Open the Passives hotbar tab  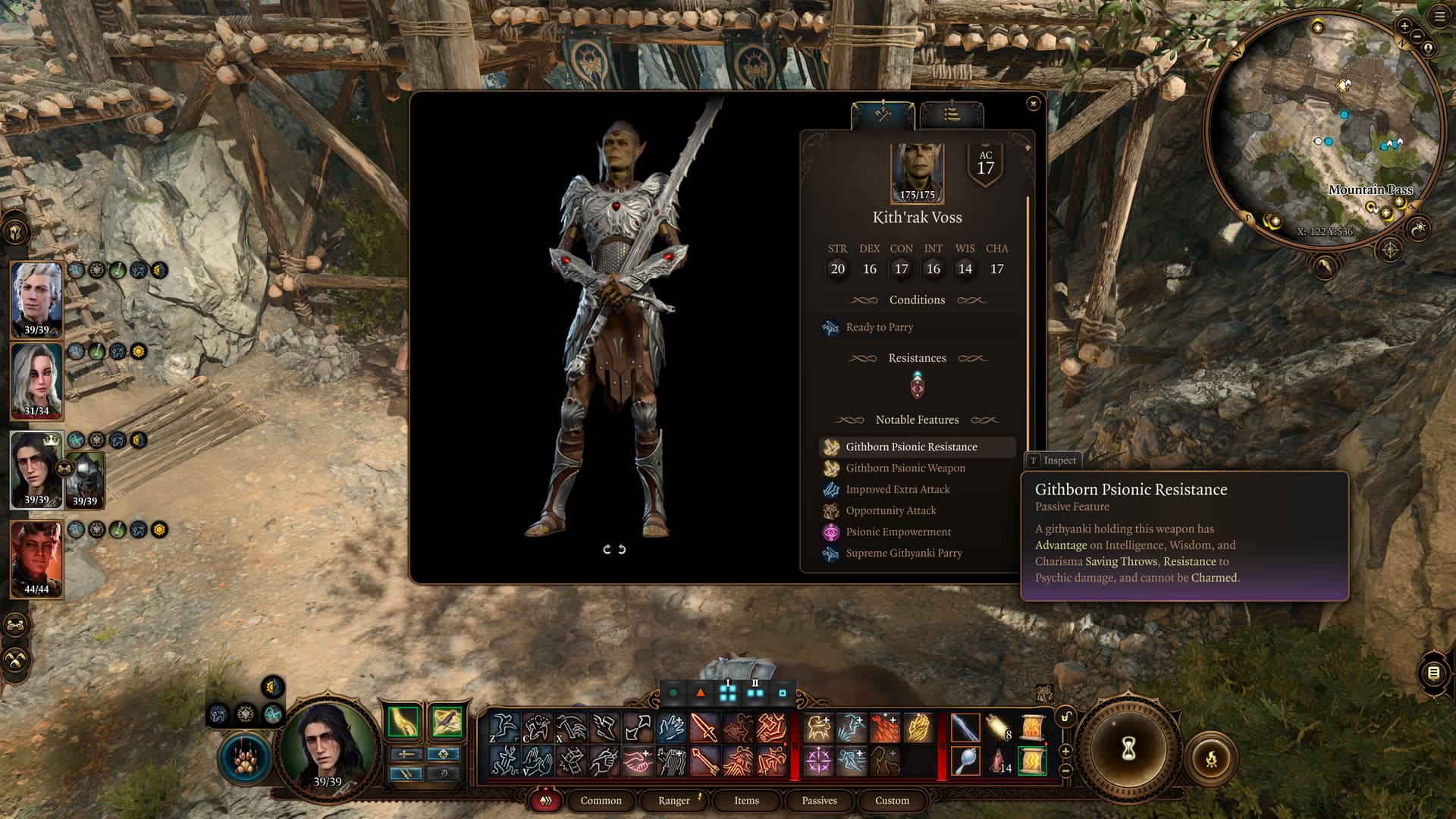click(x=819, y=801)
